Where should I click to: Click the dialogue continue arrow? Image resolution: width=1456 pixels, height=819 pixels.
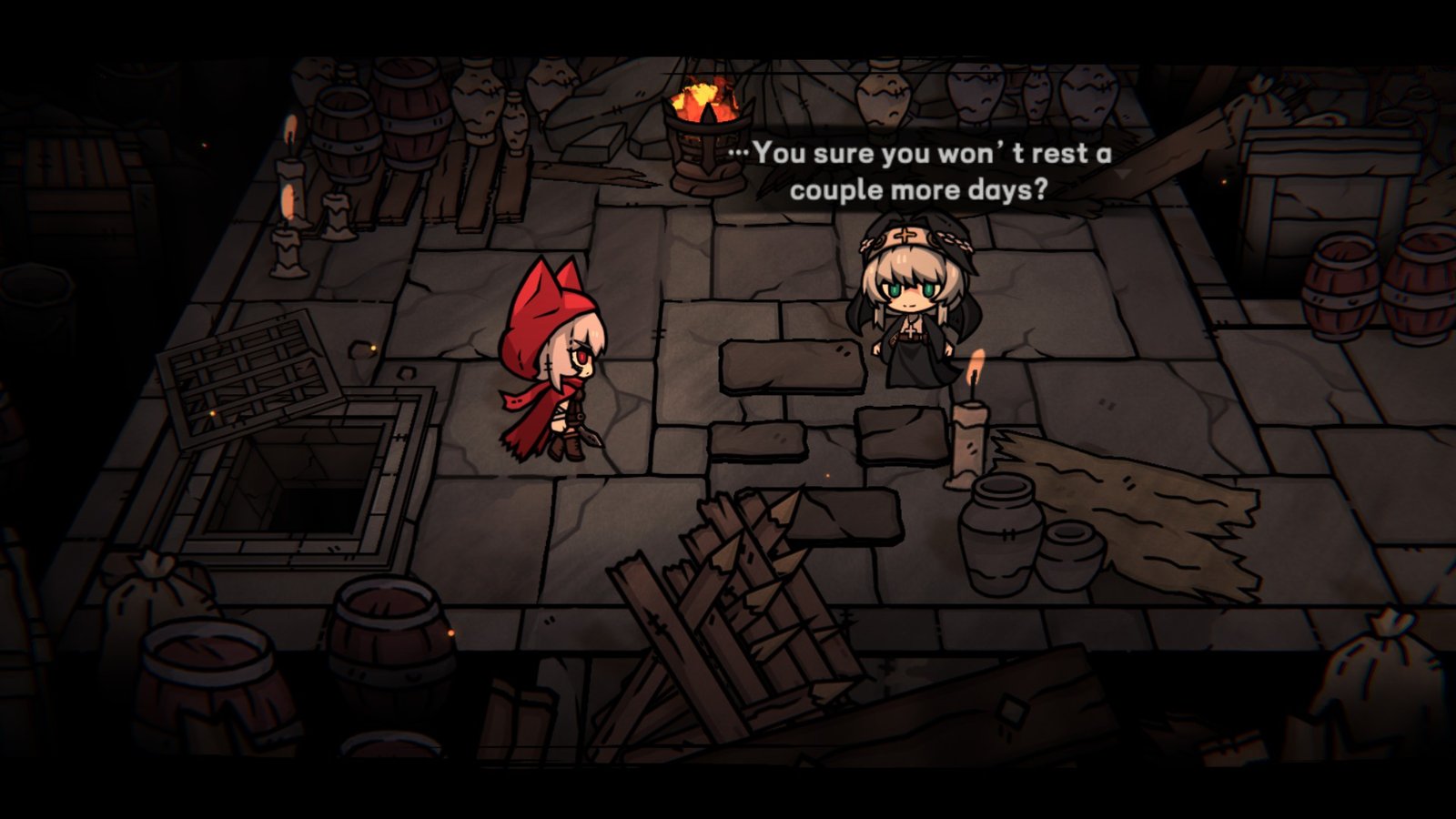tap(1125, 173)
